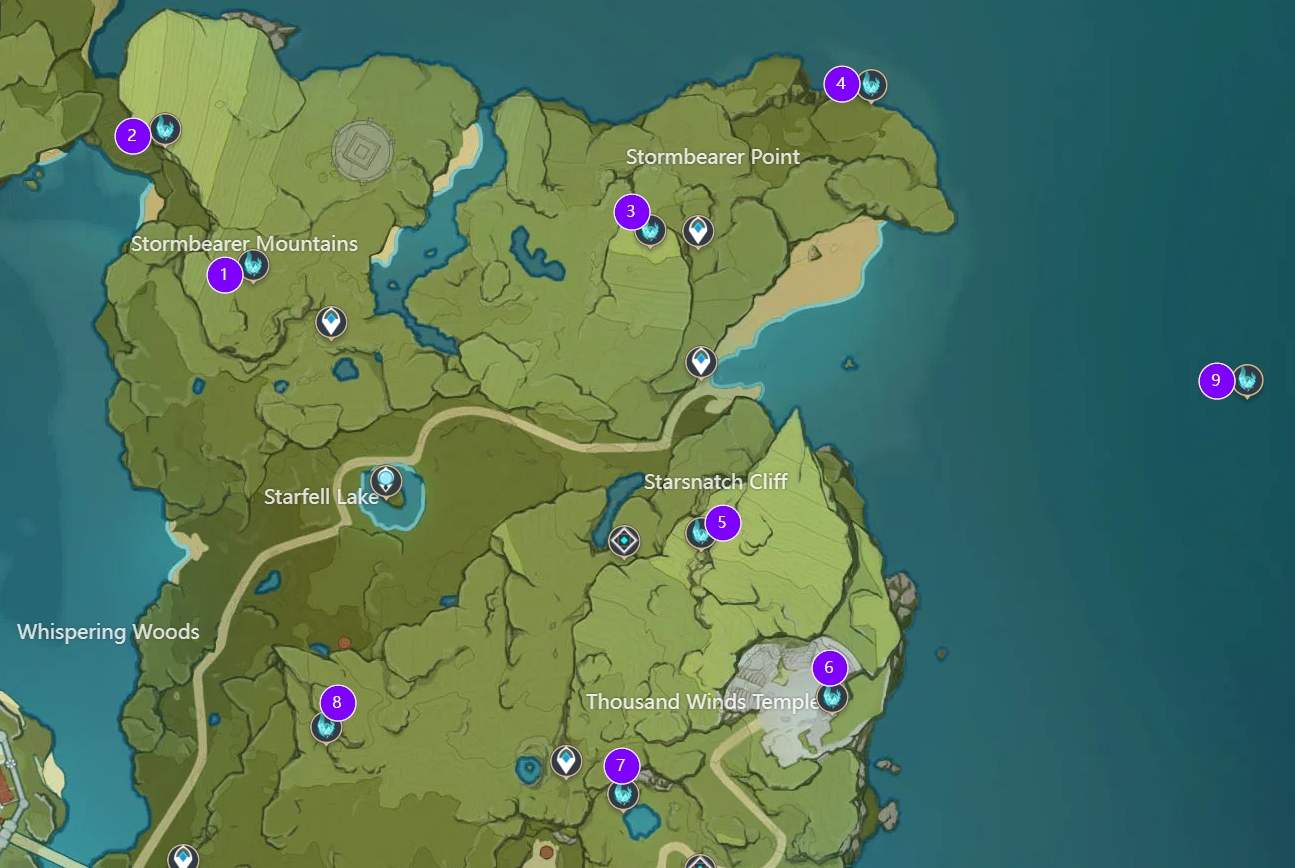
Task: Open the teleport waypoint at Starfell Lake
Action: click(385, 481)
